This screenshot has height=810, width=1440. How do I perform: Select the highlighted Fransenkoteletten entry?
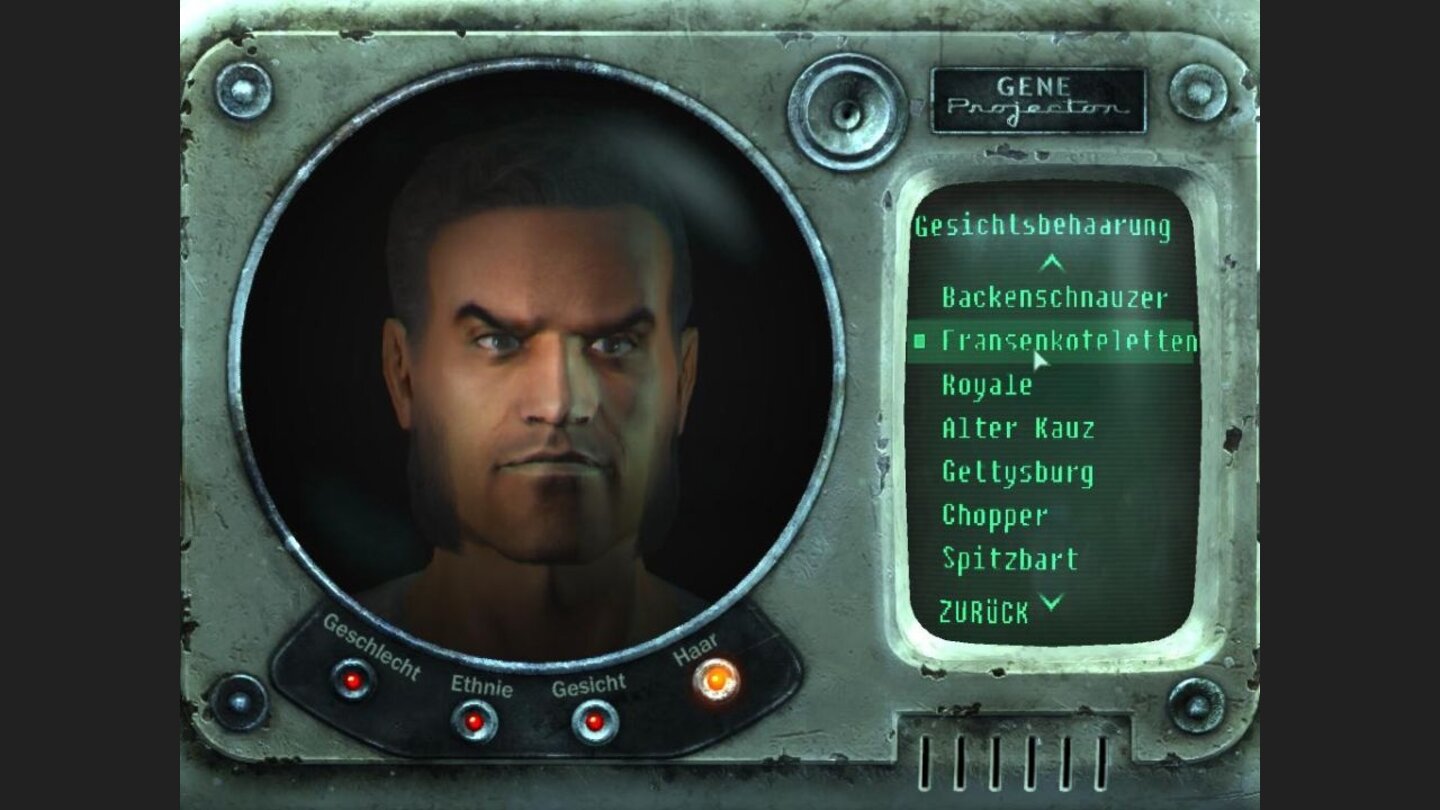click(x=1070, y=342)
